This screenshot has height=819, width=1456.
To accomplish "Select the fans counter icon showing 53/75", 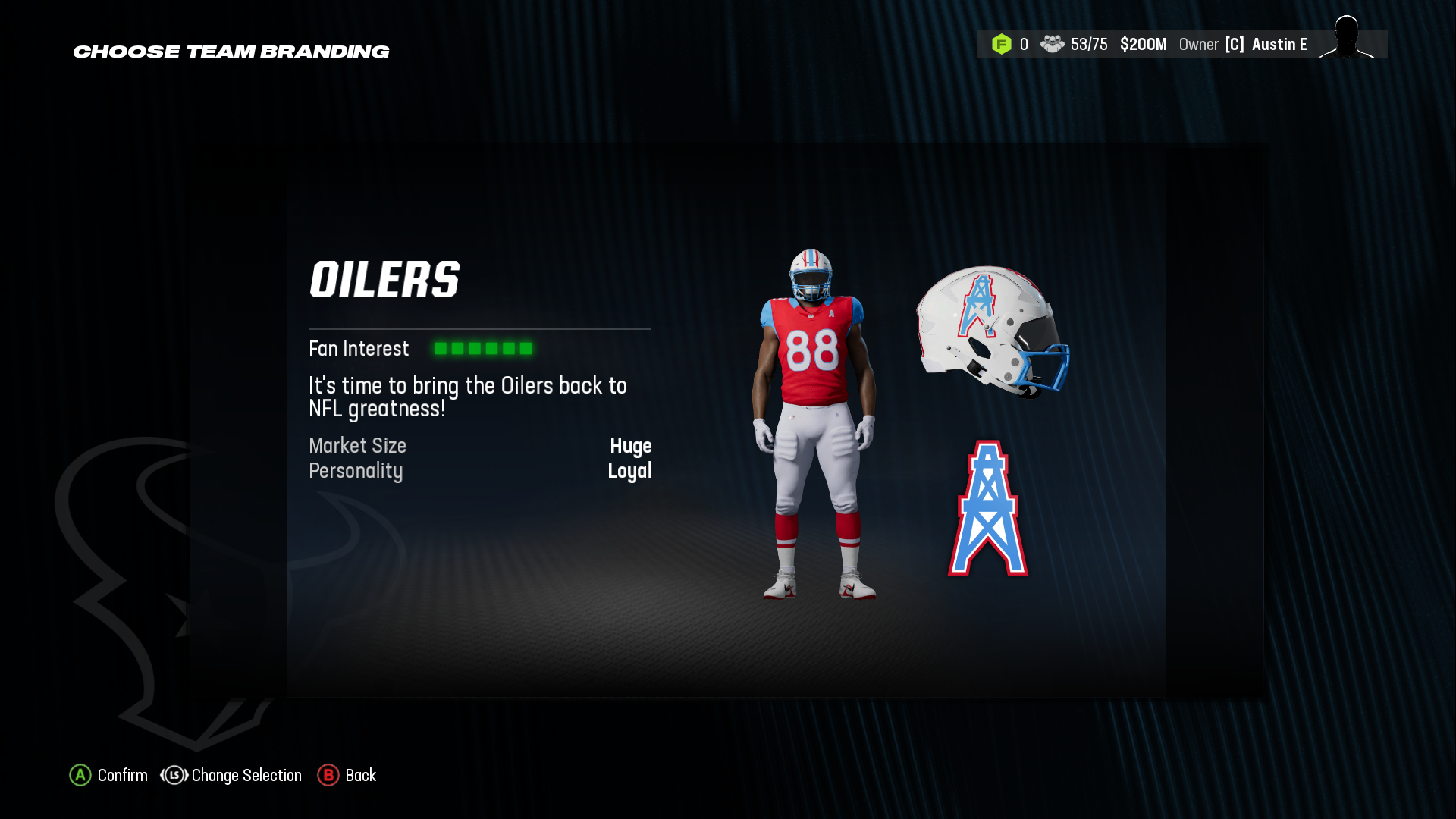I will [1053, 44].
